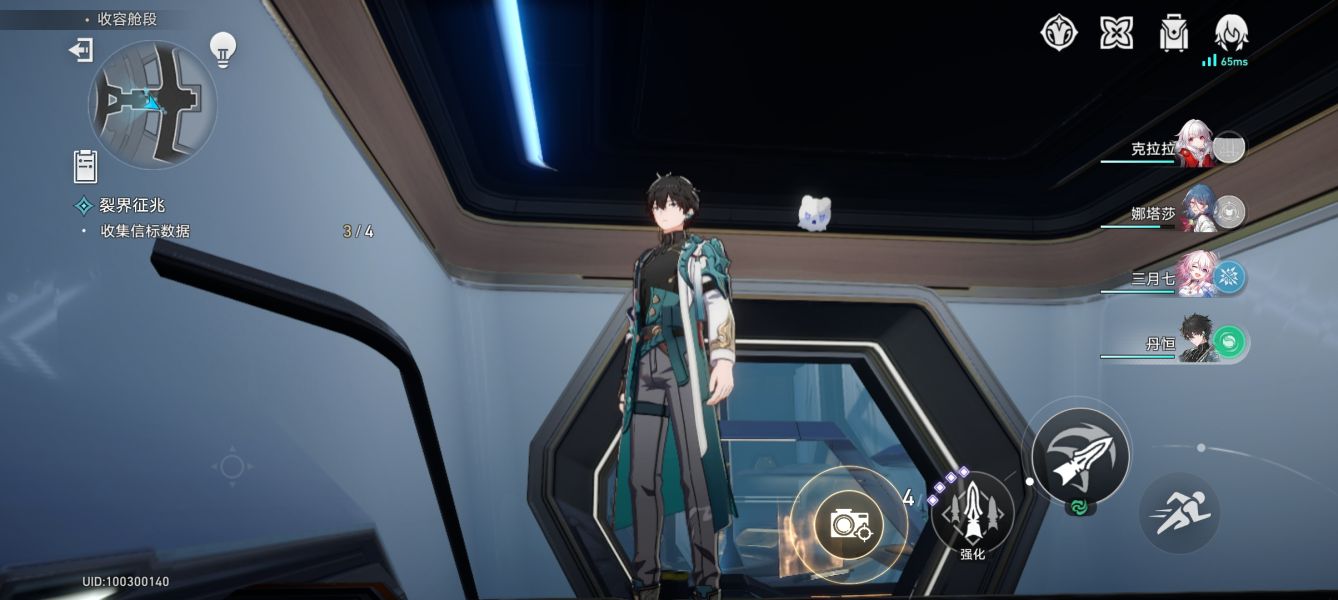Open the four-petal event icon

click(x=1116, y=32)
